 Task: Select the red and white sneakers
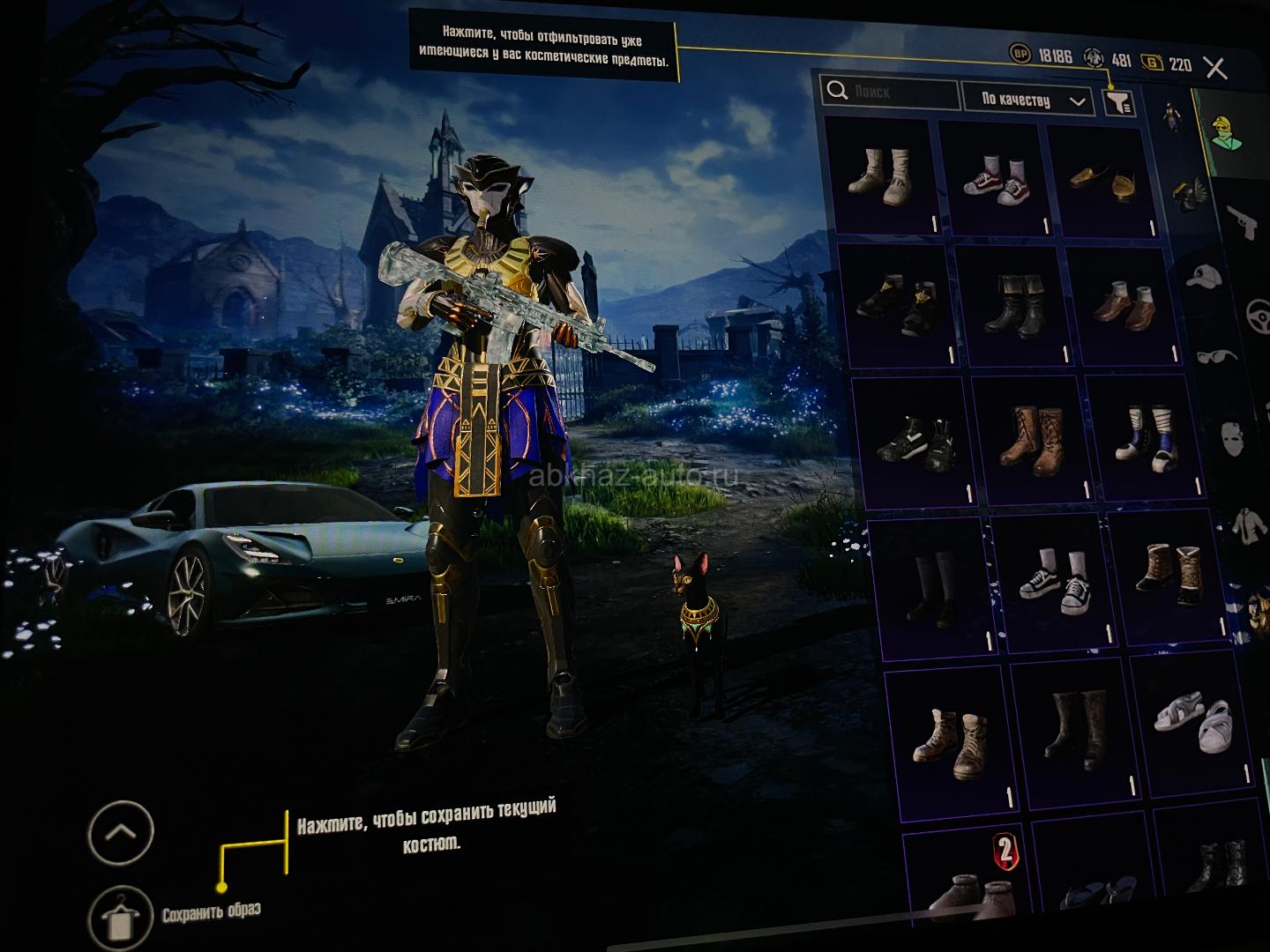tap(994, 179)
